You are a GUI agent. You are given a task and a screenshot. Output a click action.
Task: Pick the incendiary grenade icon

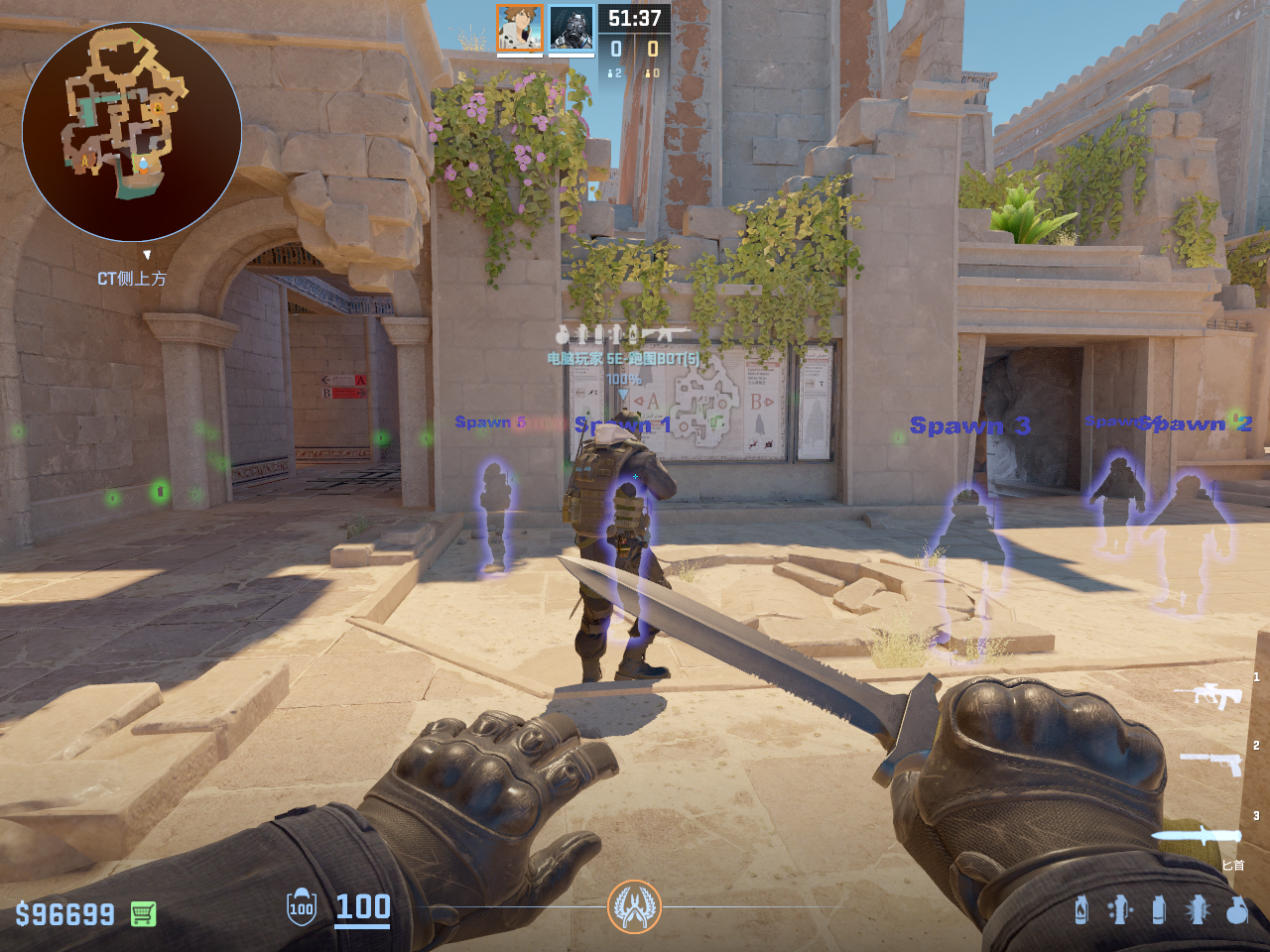pyautogui.click(x=1081, y=909)
